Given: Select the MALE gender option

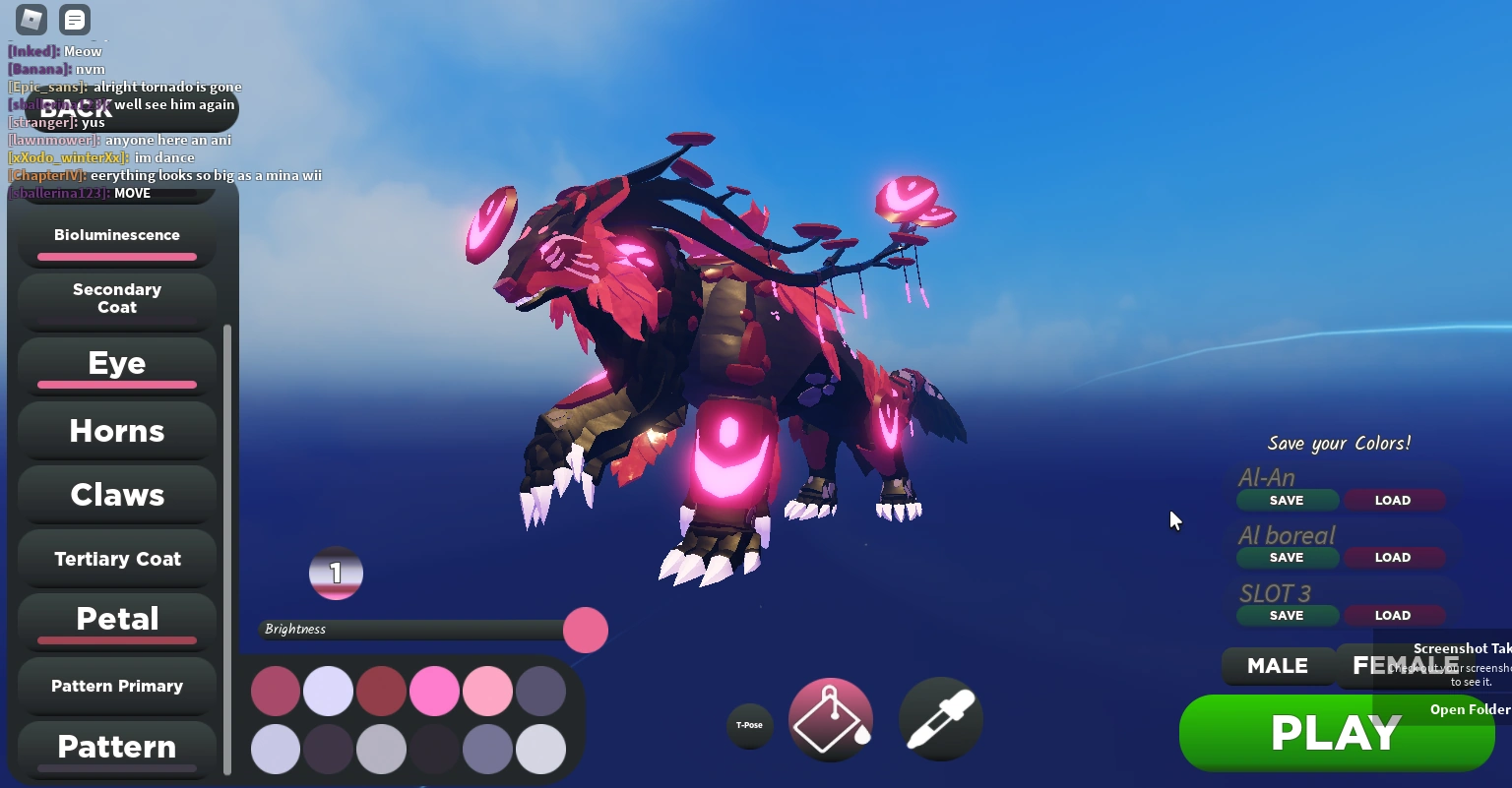Looking at the screenshot, I should [x=1278, y=666].
